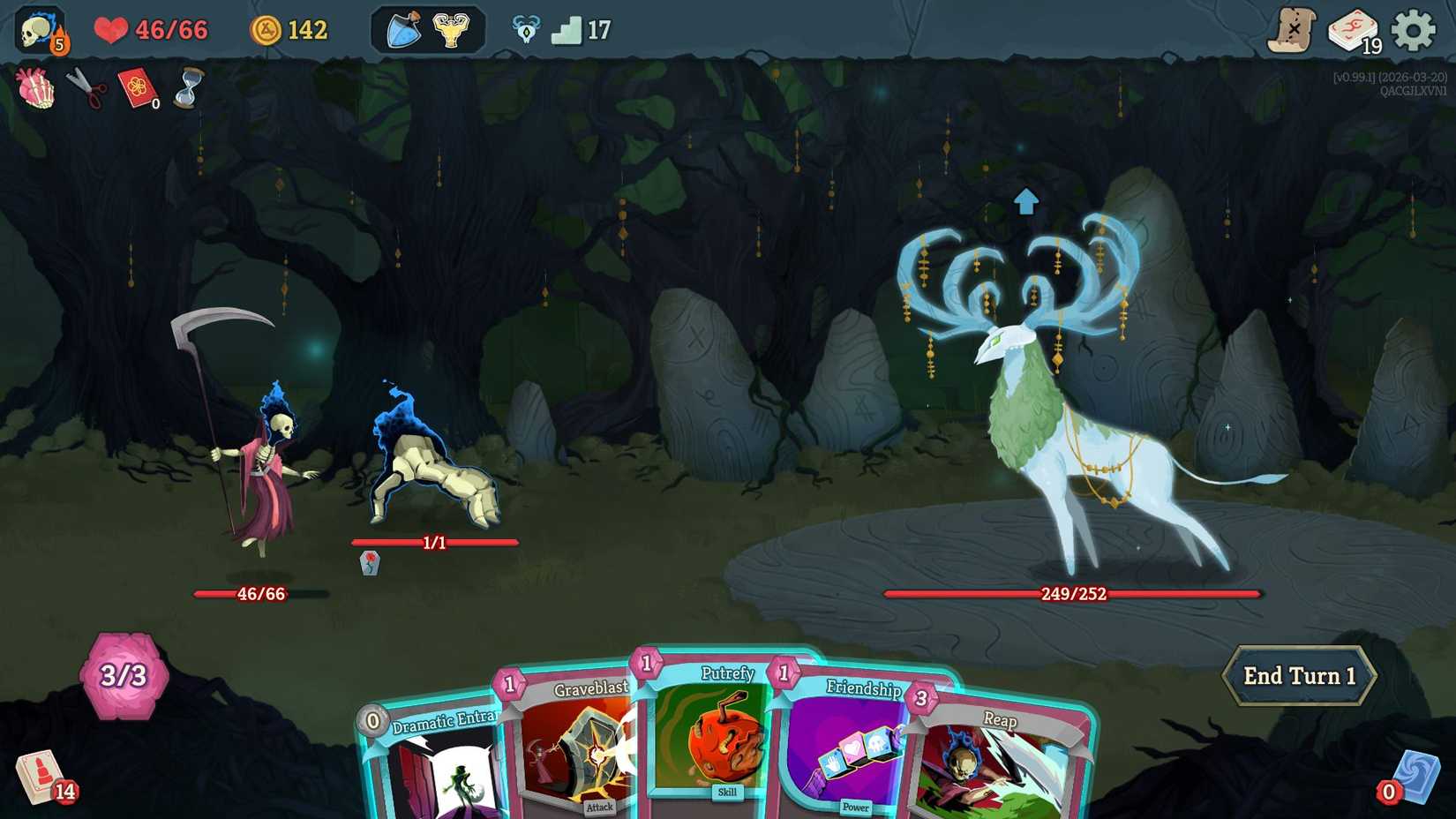Click the bull-head potion slot
This screenshot has width=1456, height=819.
pyautogui.click(x=450, y=29)
